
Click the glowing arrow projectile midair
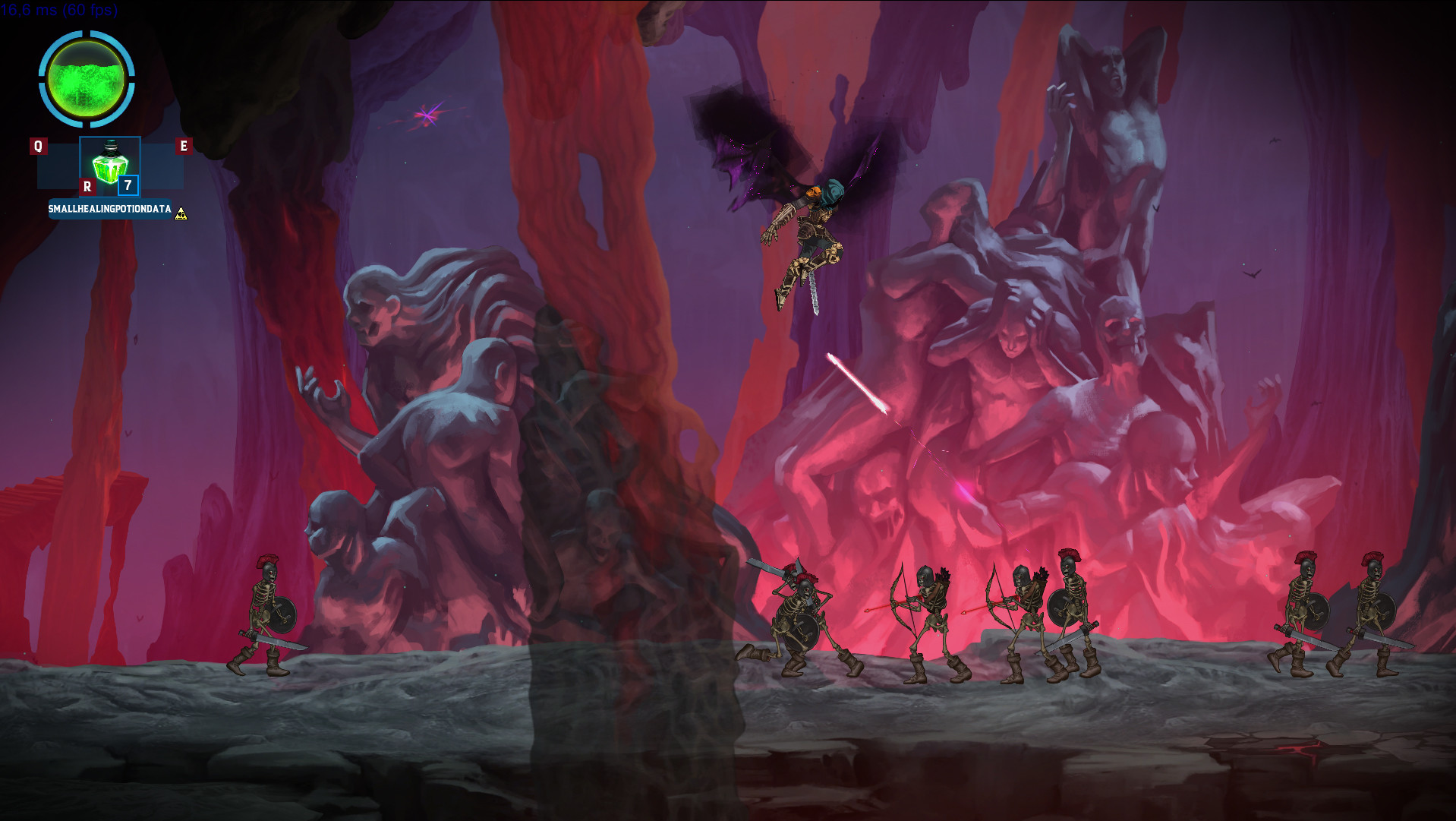(x=854, y=384)
